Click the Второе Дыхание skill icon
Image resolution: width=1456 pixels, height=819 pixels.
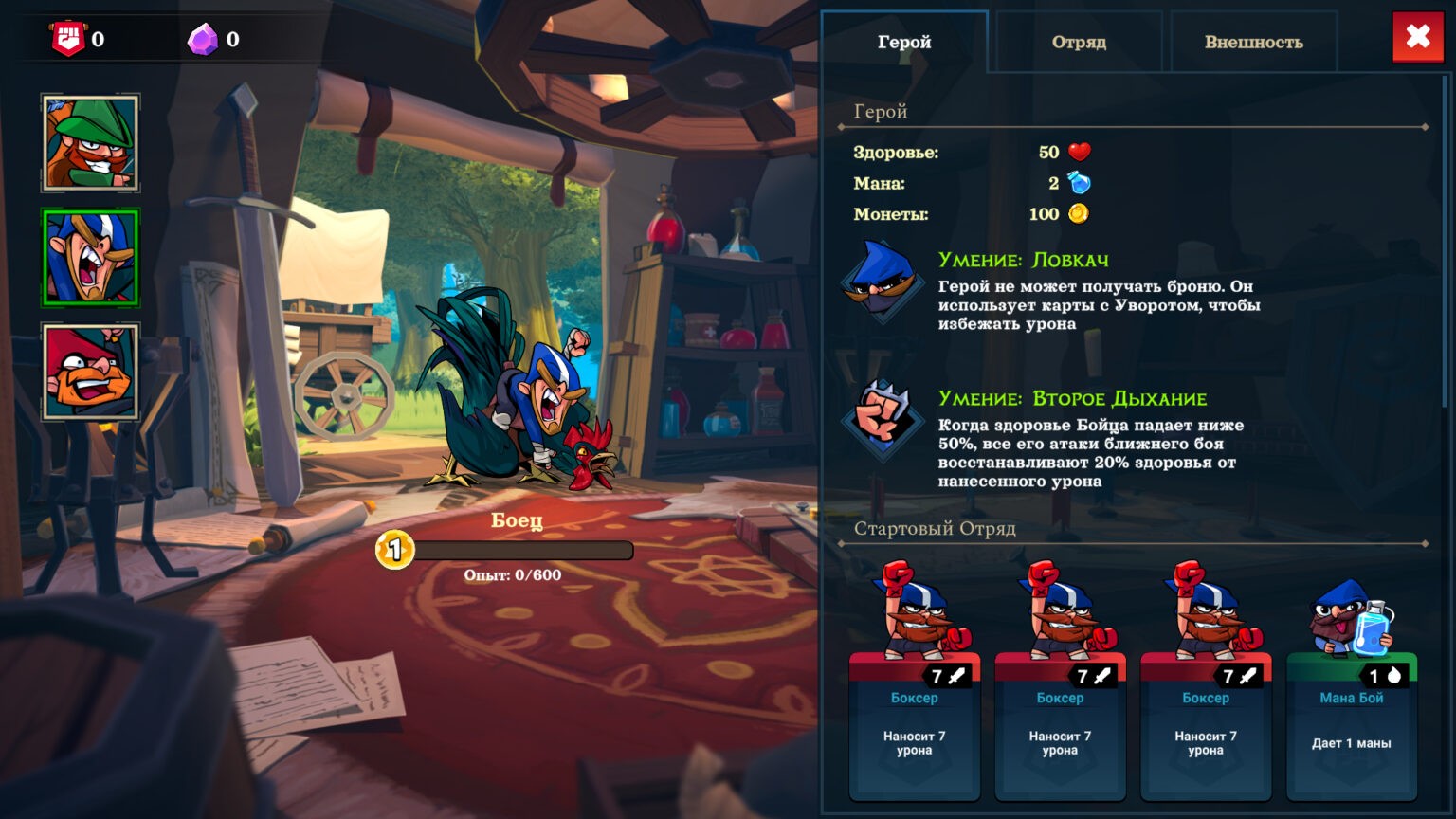tap(882, 420)
